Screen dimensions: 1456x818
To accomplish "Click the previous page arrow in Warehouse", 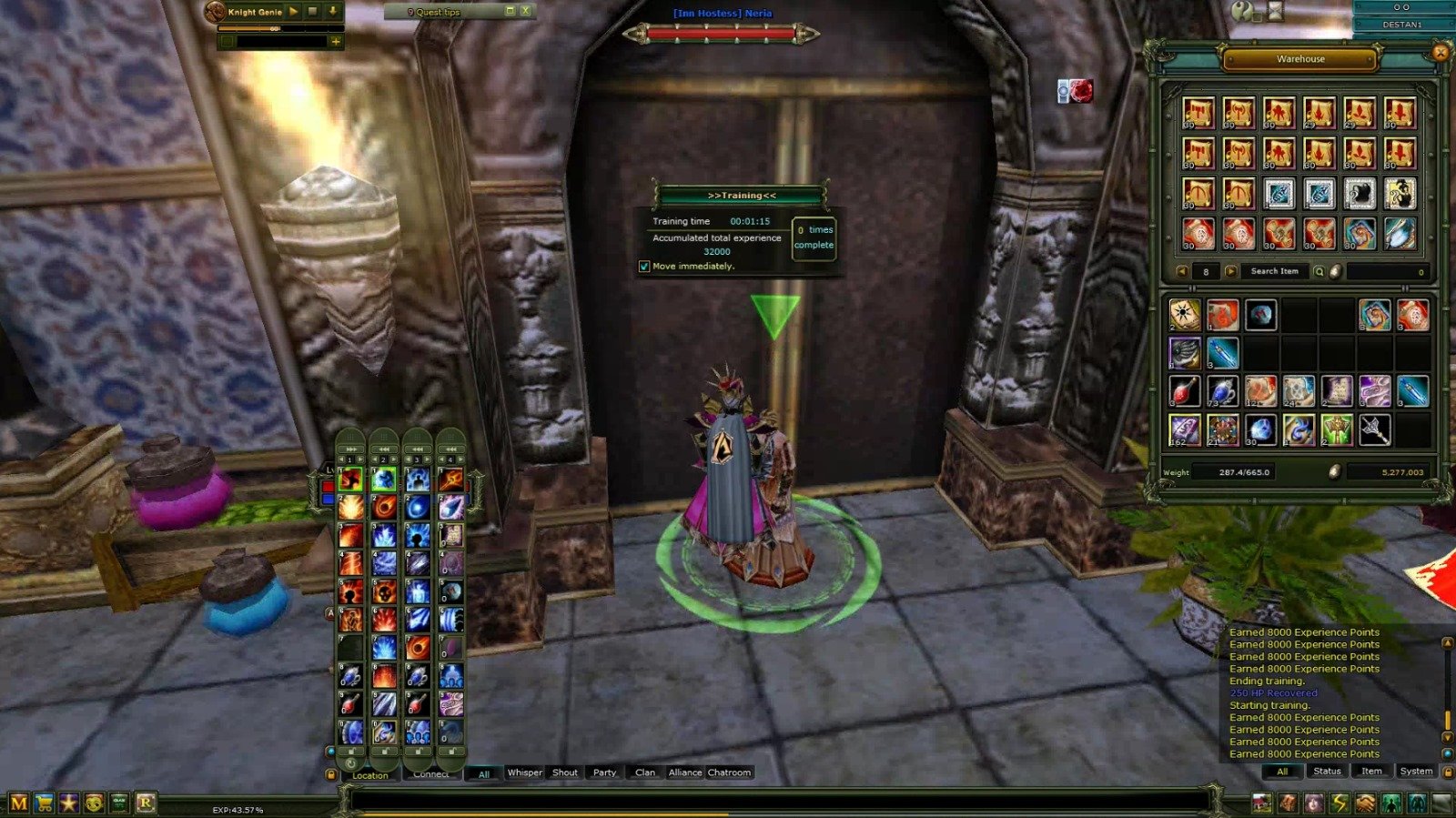I will point(1183,270).
